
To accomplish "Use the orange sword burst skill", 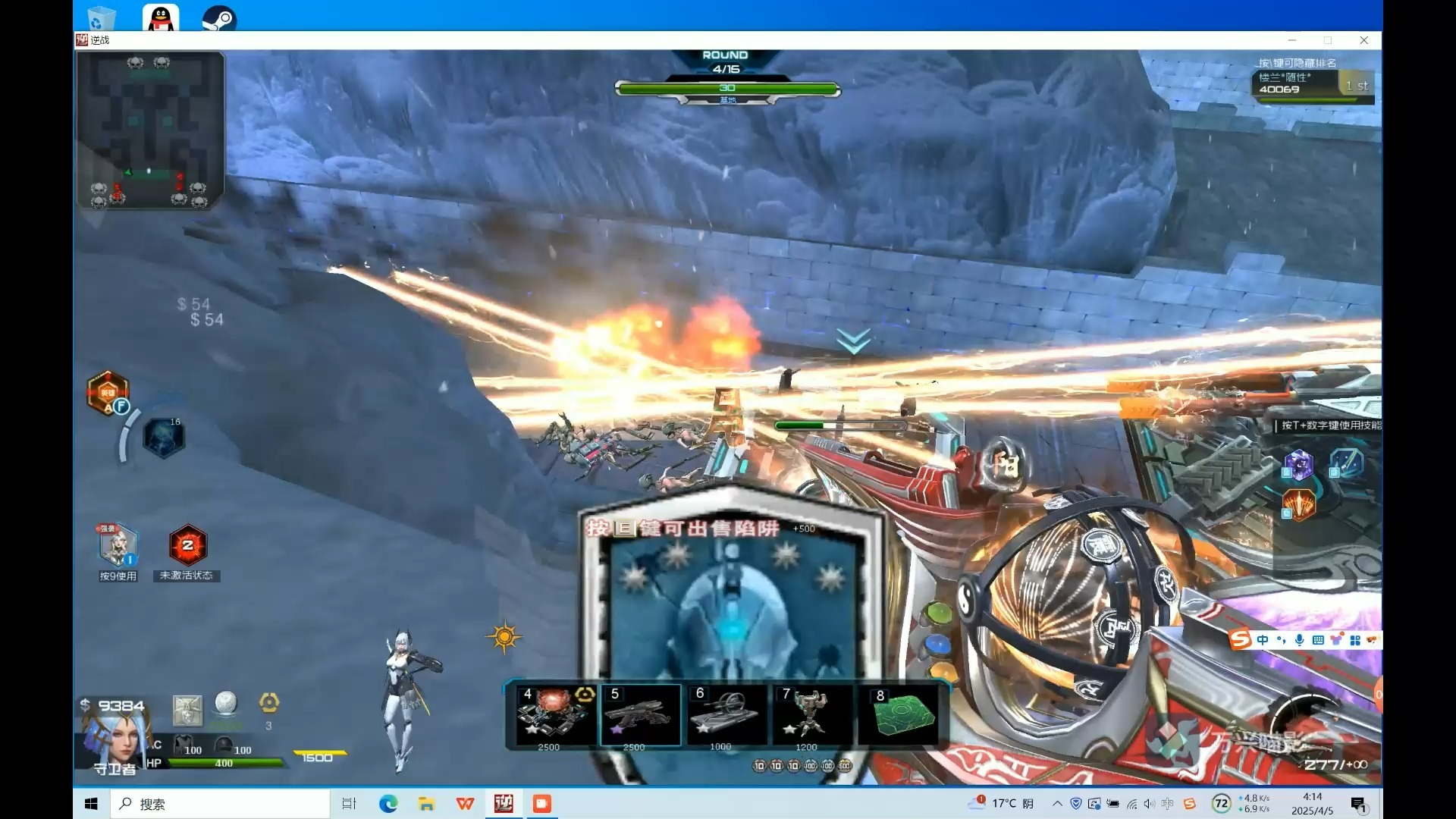I will coord(1299,504).
